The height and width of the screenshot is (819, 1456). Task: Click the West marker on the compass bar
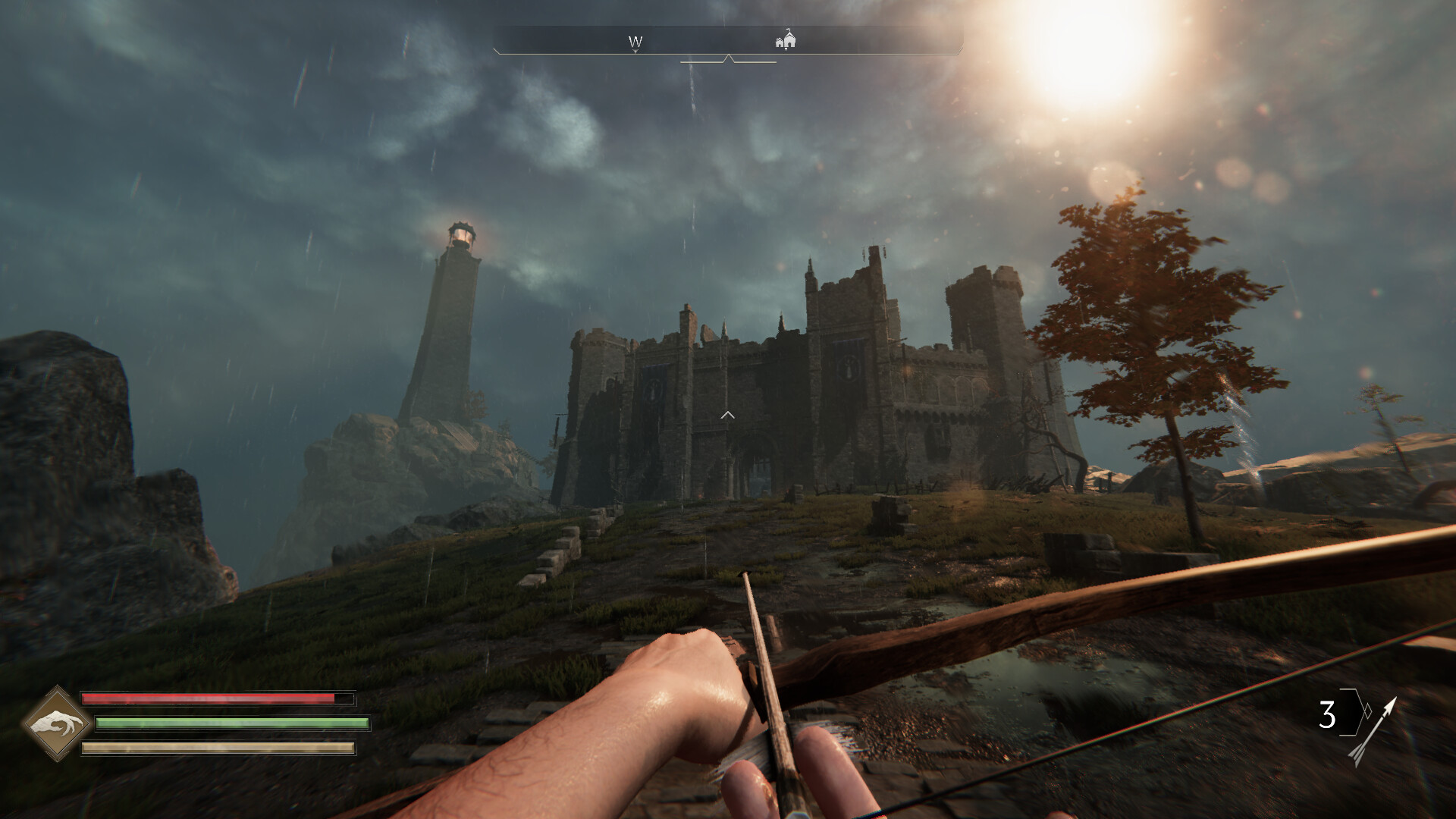[x=635, y=42]
